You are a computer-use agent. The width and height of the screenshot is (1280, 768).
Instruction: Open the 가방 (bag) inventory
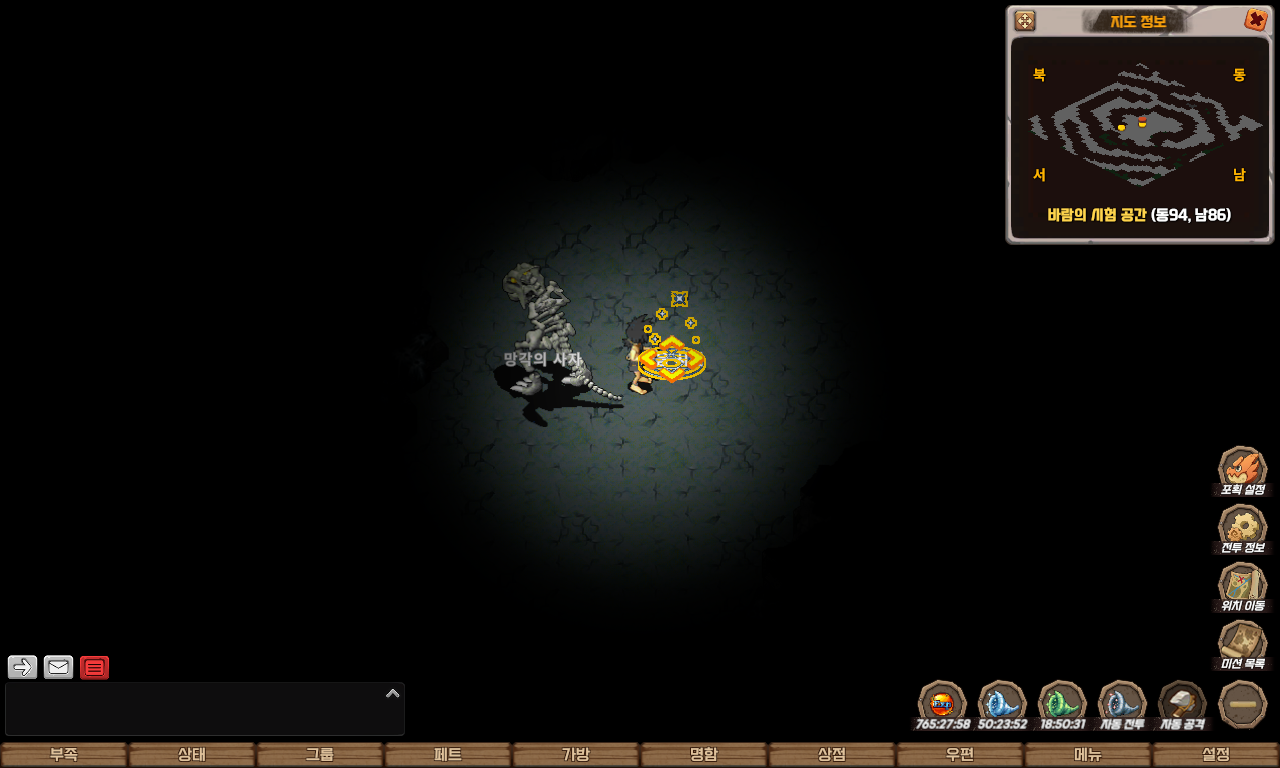576,755
